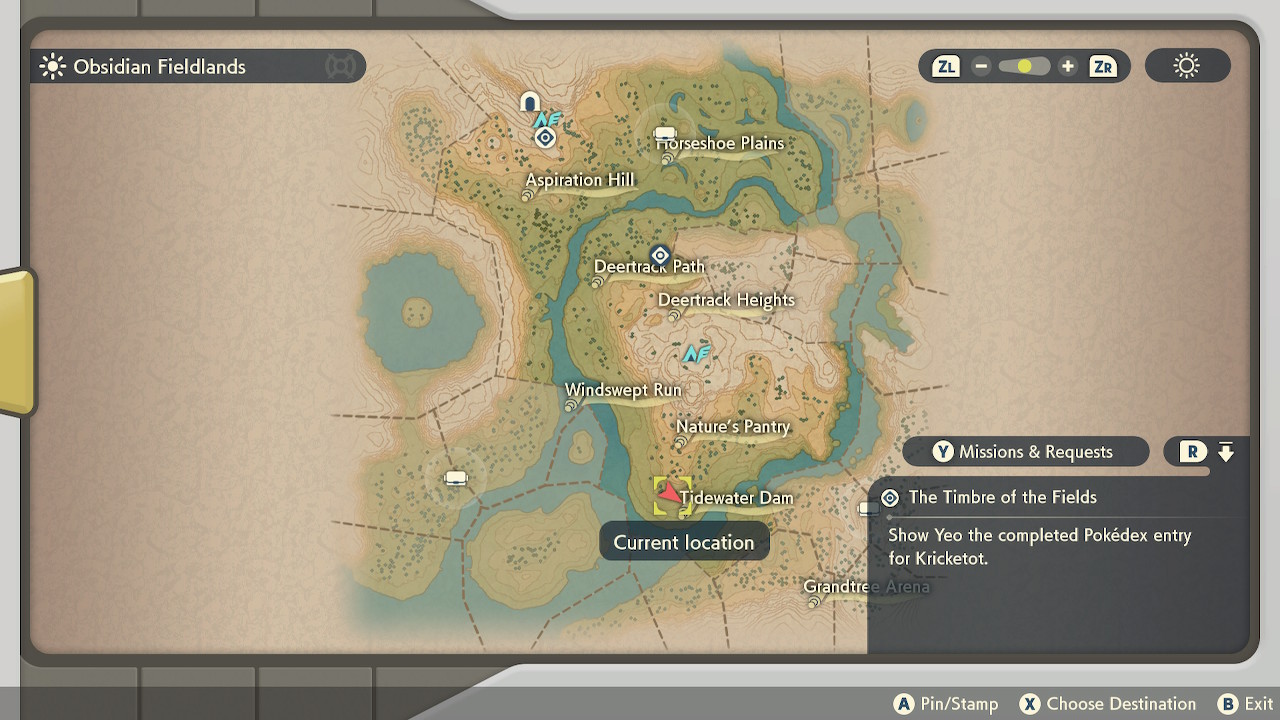Select the mission marker near Aspiration Hill
This screenshot has height=720, width=1280.
pos(545,137)
